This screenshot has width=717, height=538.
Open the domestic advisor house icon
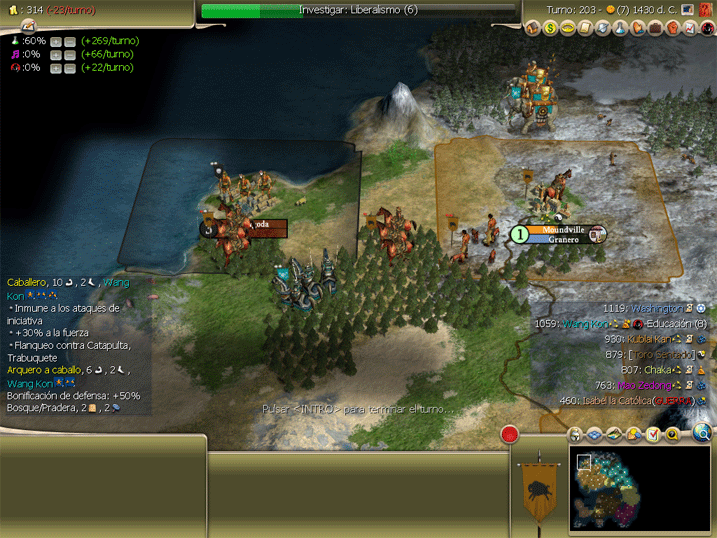[x=531, y=28]
